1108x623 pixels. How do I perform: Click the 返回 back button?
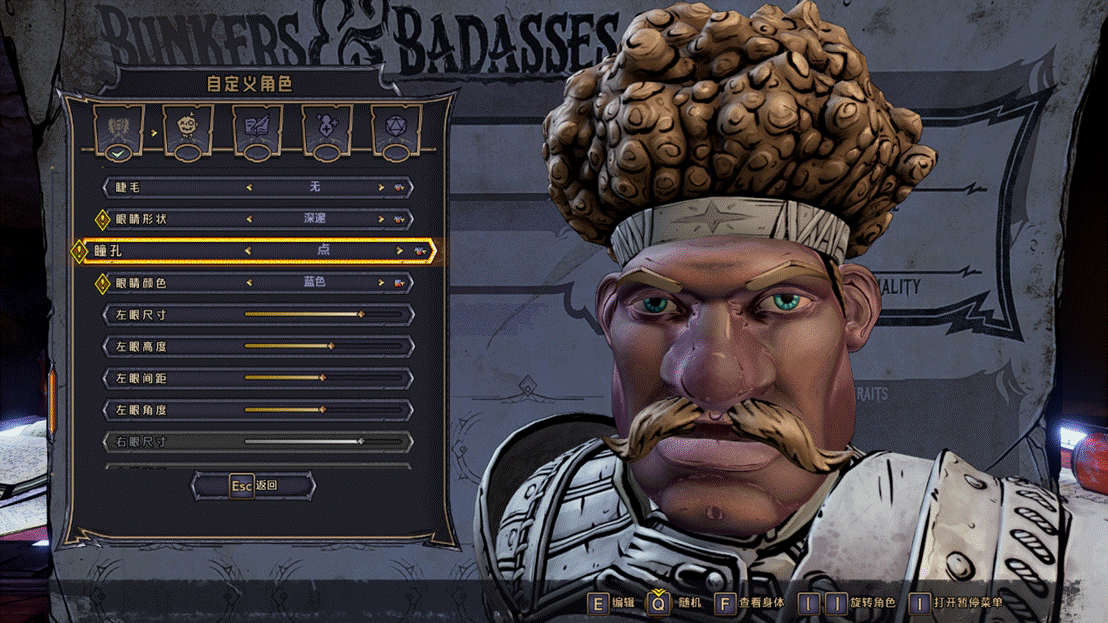pos(254,485)
